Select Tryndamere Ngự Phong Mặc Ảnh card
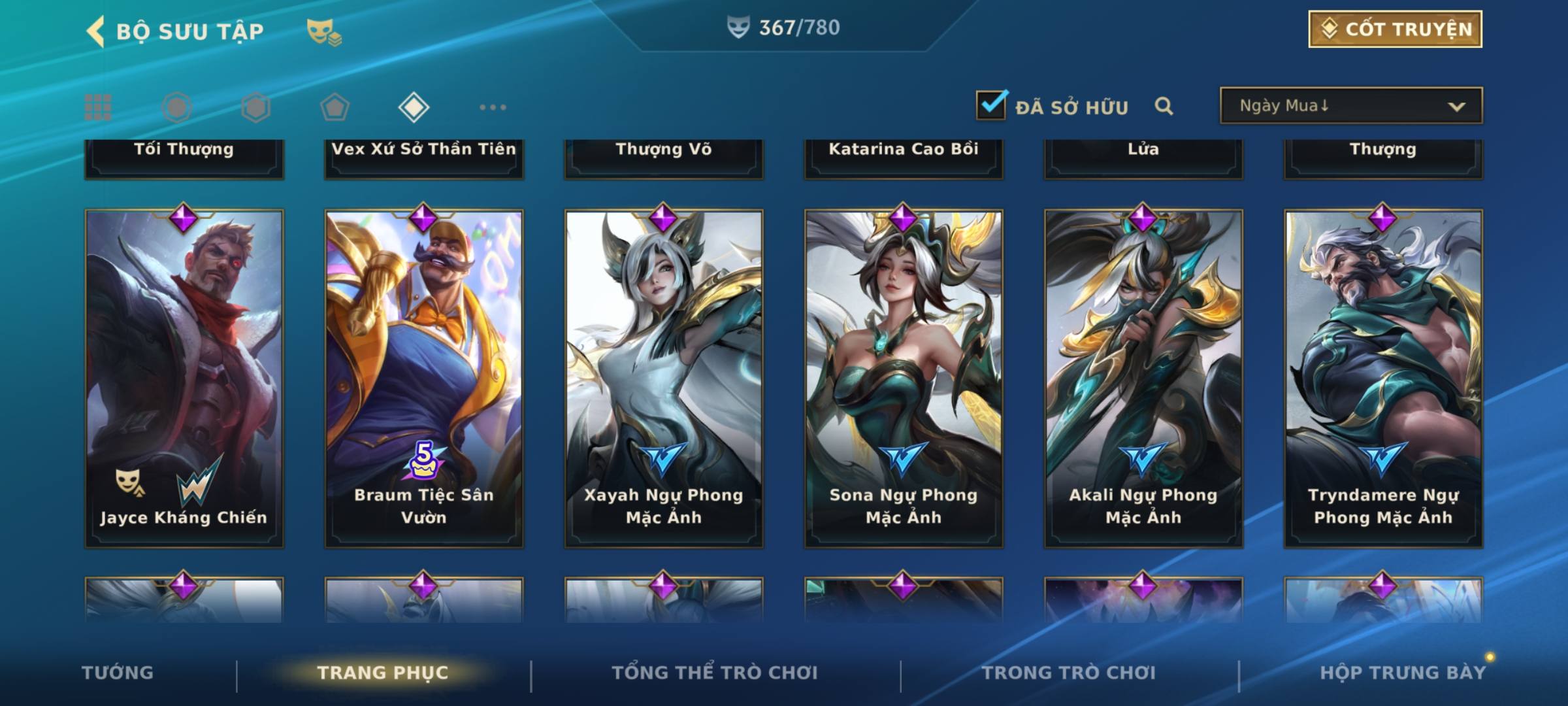The width and height of the screenshot is (1568, 706). pos(1383,378)
